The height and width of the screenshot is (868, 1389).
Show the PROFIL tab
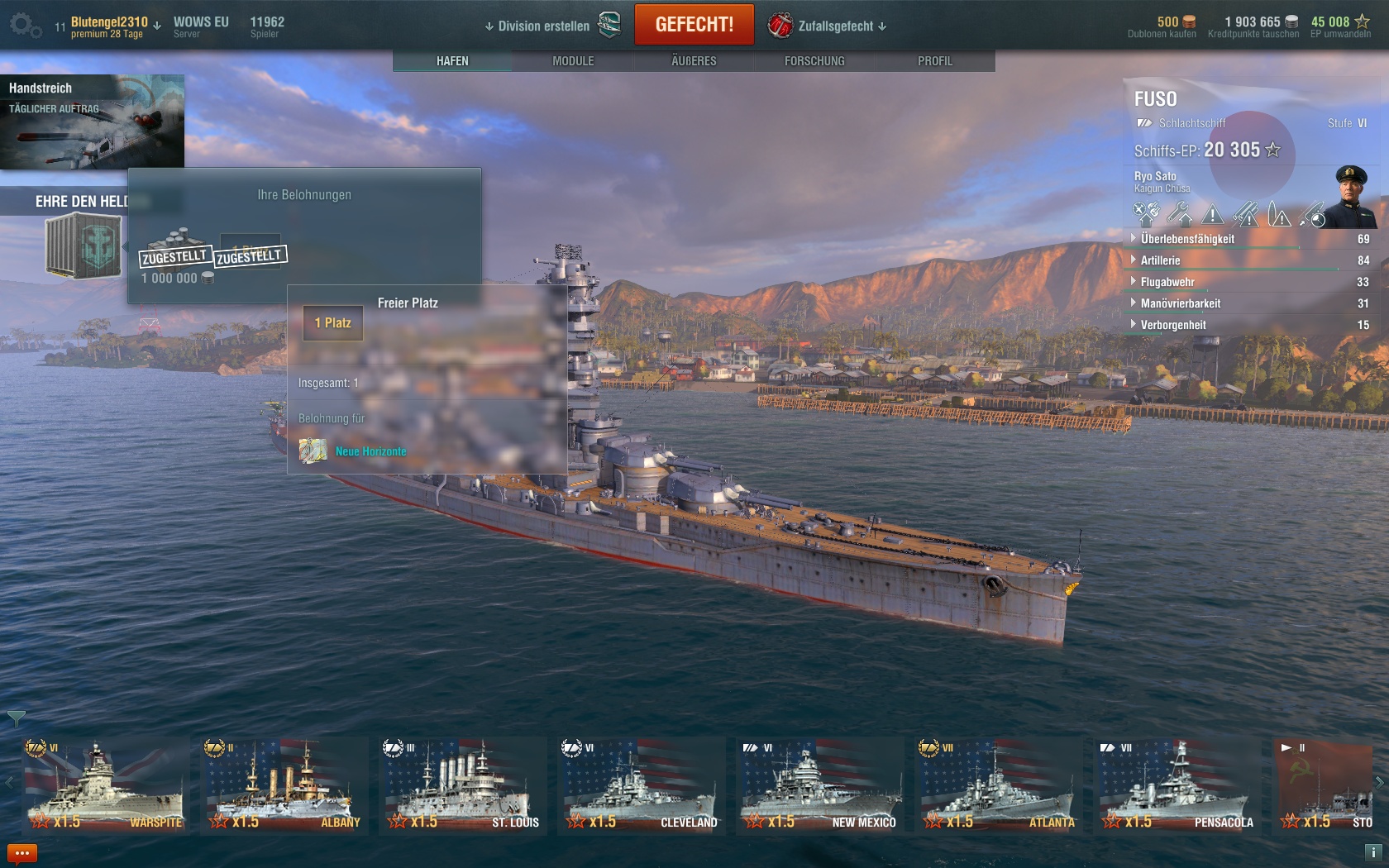(x=934, y=61)
